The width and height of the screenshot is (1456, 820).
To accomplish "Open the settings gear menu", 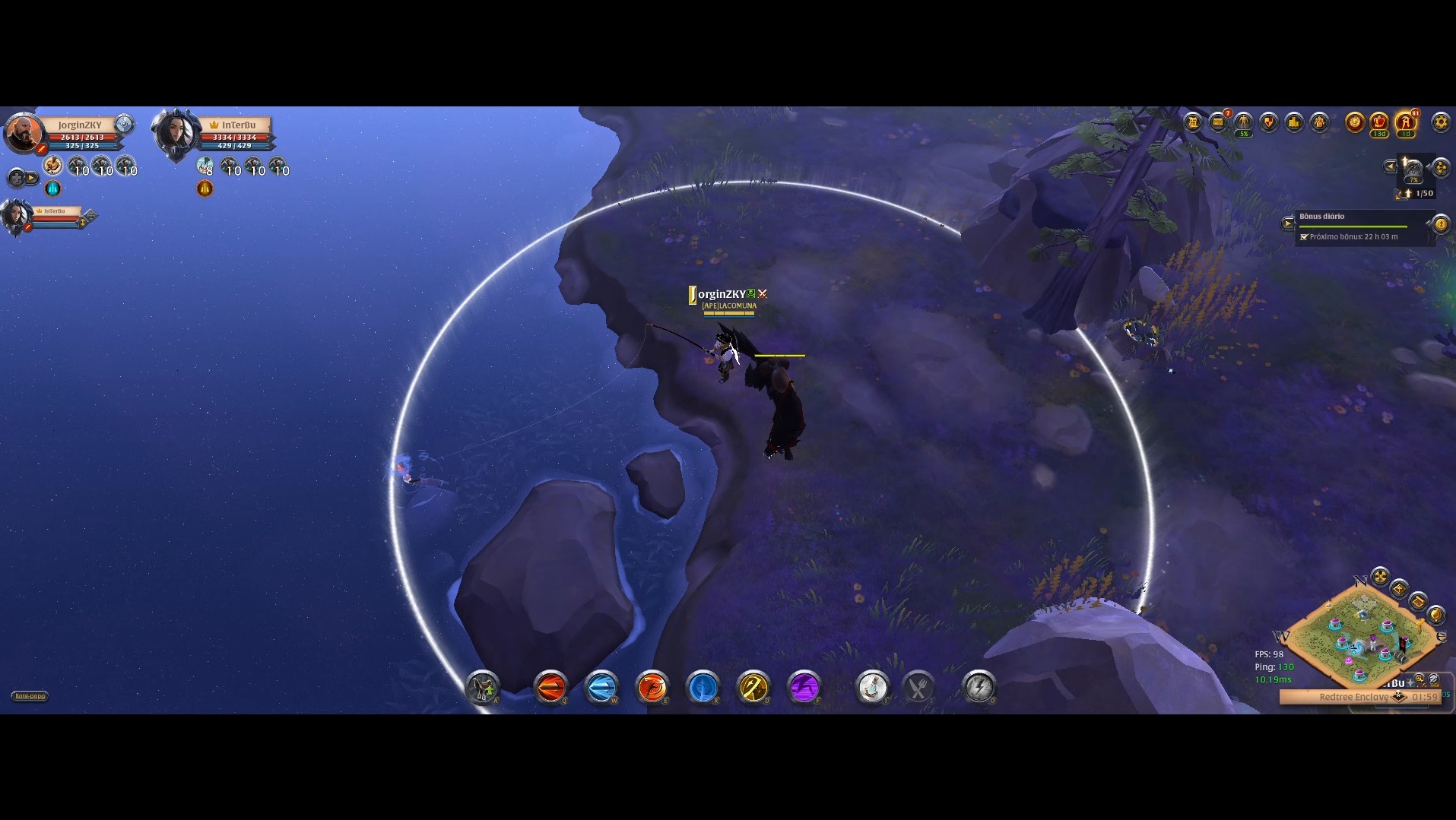I will click(x=1440, y=122).
